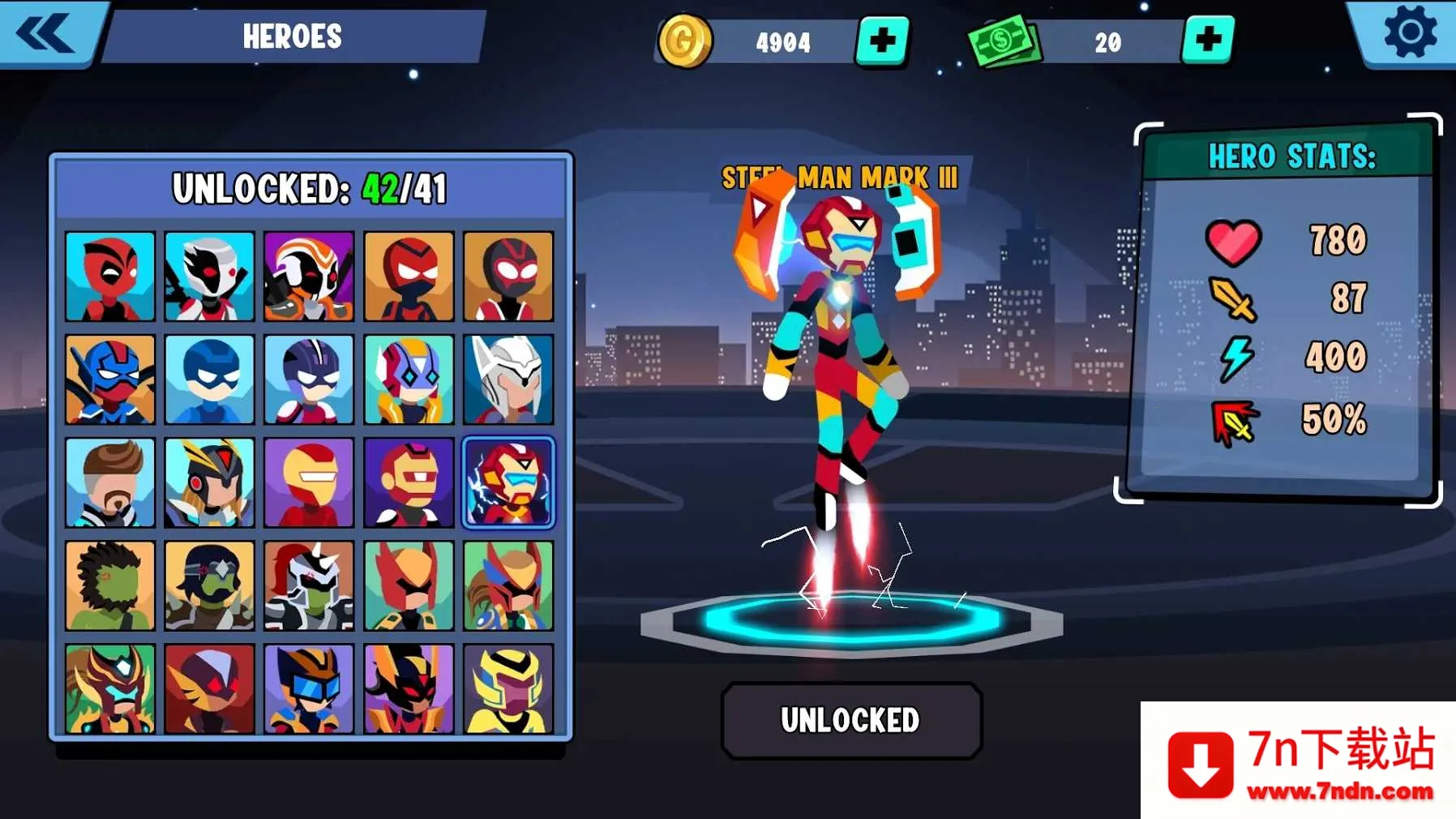Select the gold-faced hero on light purple background

tap(309, 483)
